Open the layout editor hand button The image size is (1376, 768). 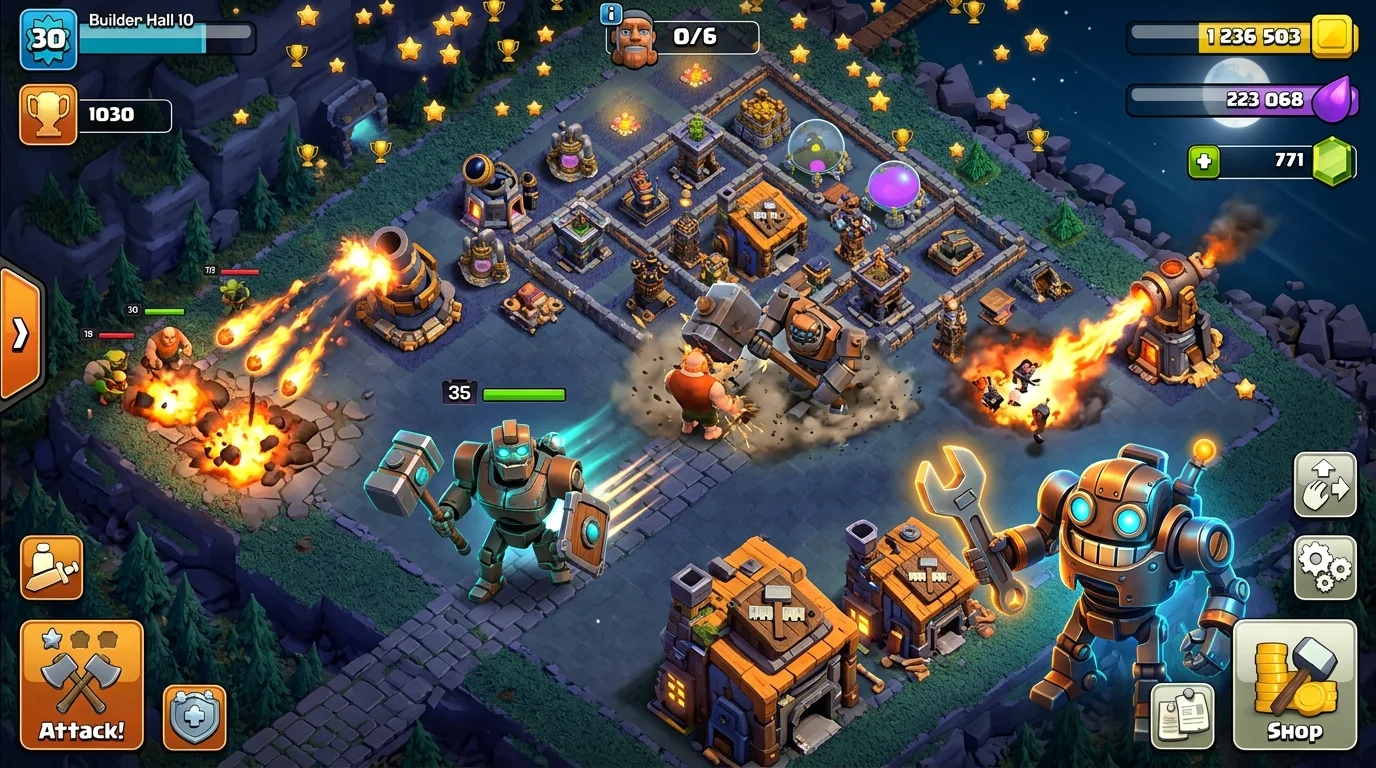pyautogui.click(x=1325, y=484)
